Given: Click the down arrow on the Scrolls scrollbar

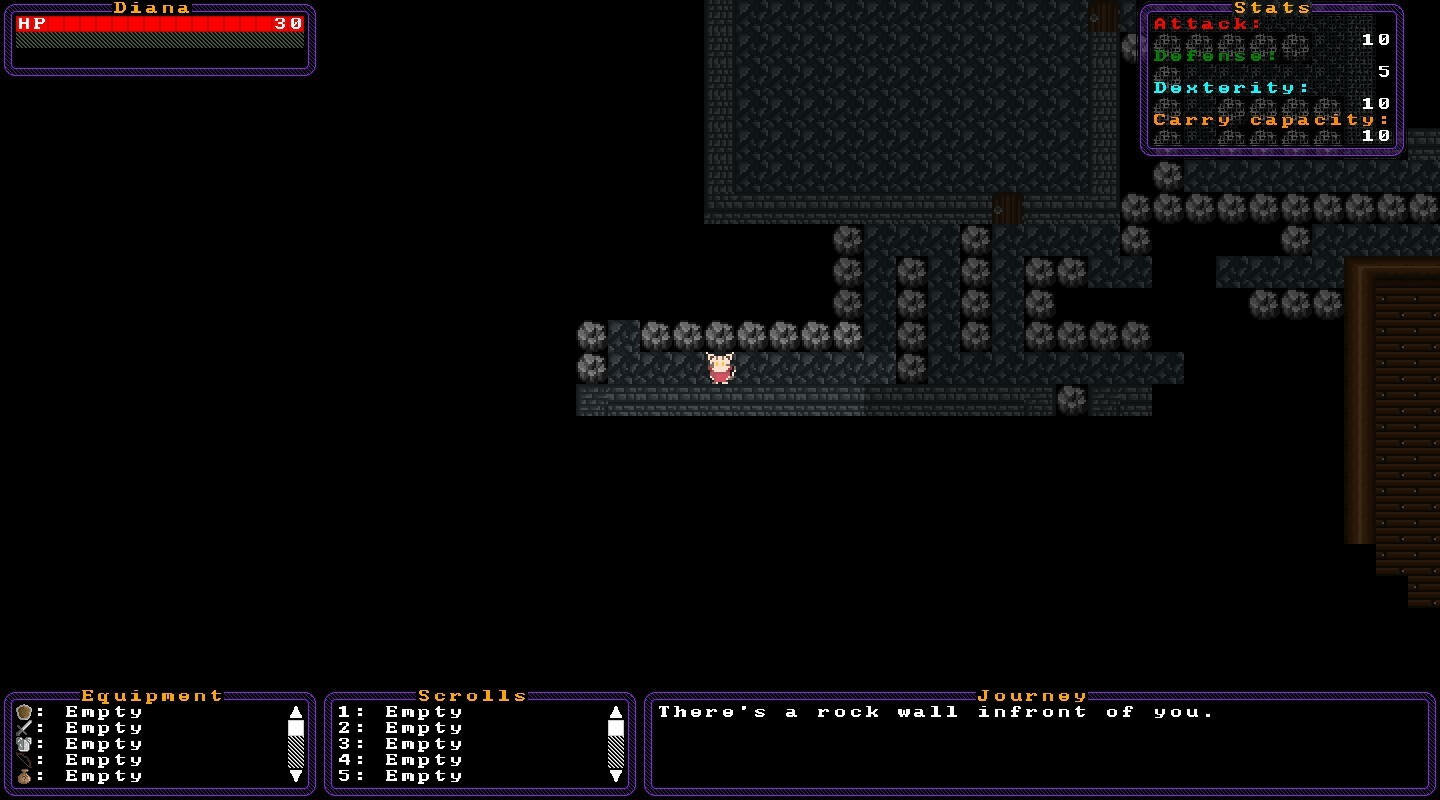Looking at the screenshot, I should click(x=616, y=776).
